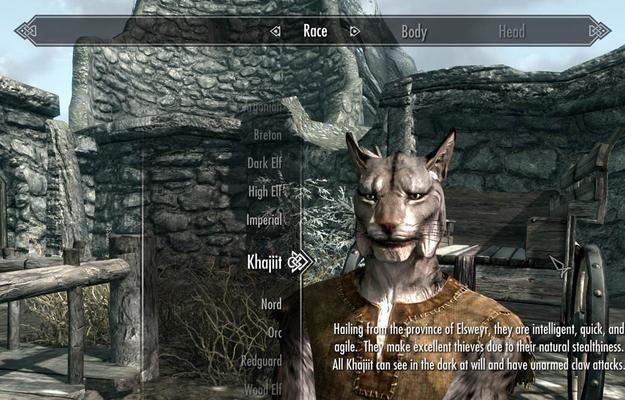Choose the Dark Elf race
The image size is (625, 400).
[265, 162]
